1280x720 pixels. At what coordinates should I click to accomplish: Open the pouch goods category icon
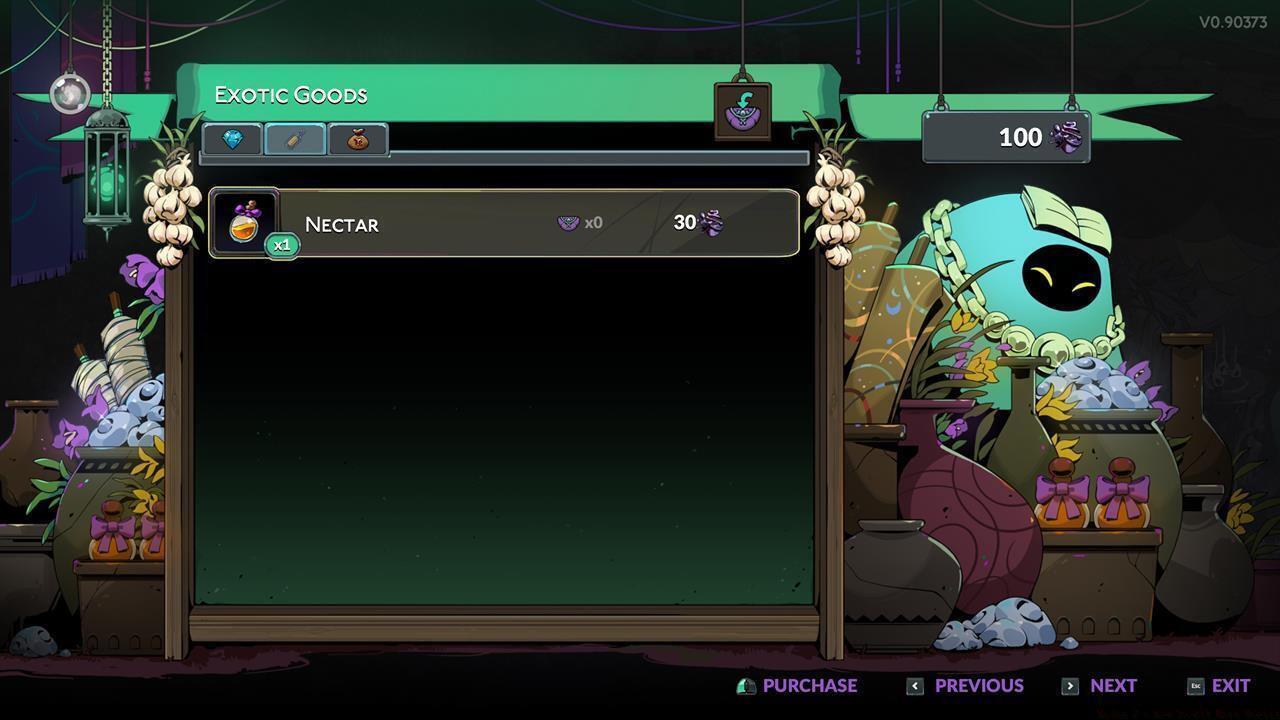[x=355, y=140]
